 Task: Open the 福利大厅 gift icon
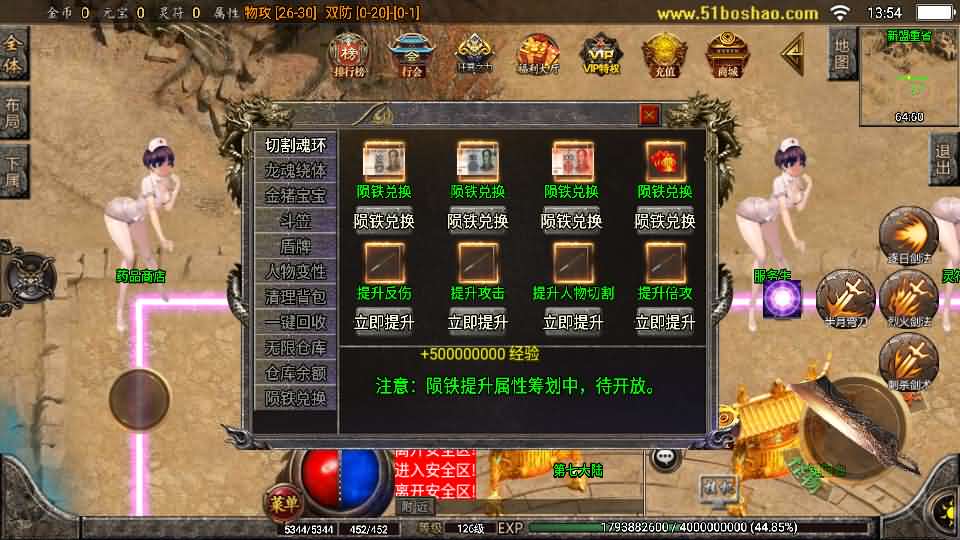537,53
